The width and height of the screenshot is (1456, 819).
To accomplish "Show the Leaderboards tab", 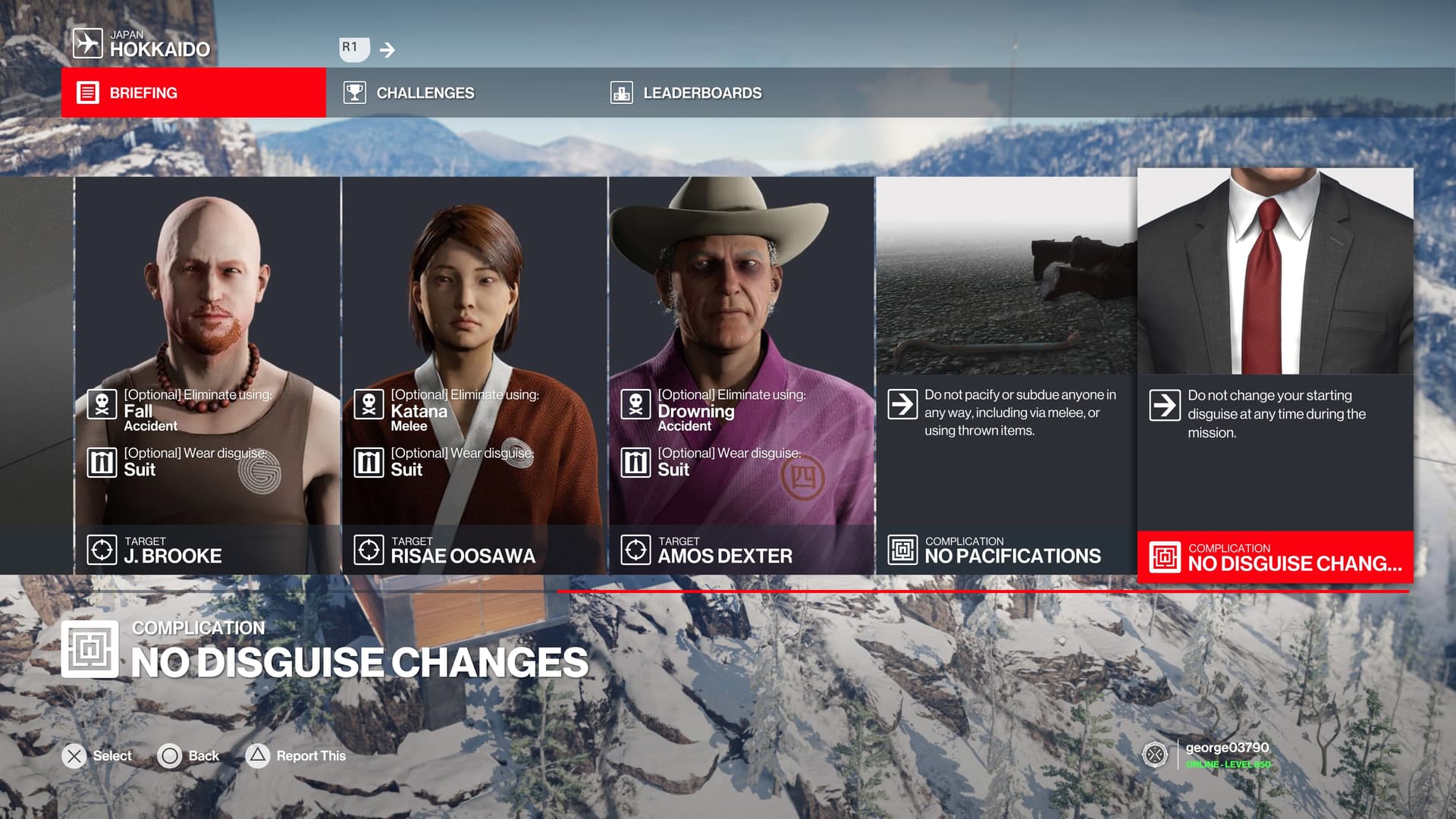I will coord(726,93).
